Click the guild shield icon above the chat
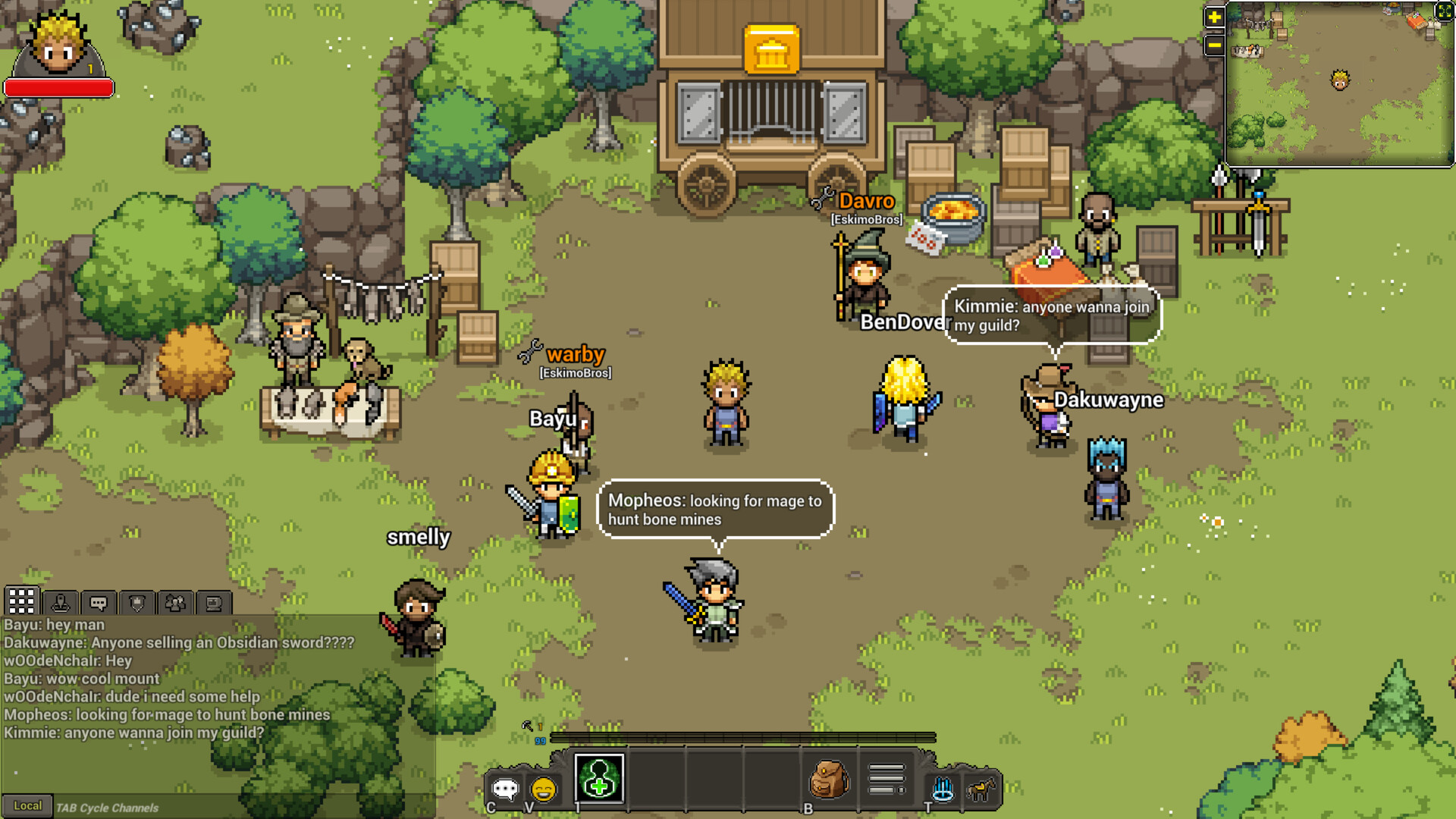The width and height of the screenshot is (1456, 819). pyautogui.click(x=136, y=602)
